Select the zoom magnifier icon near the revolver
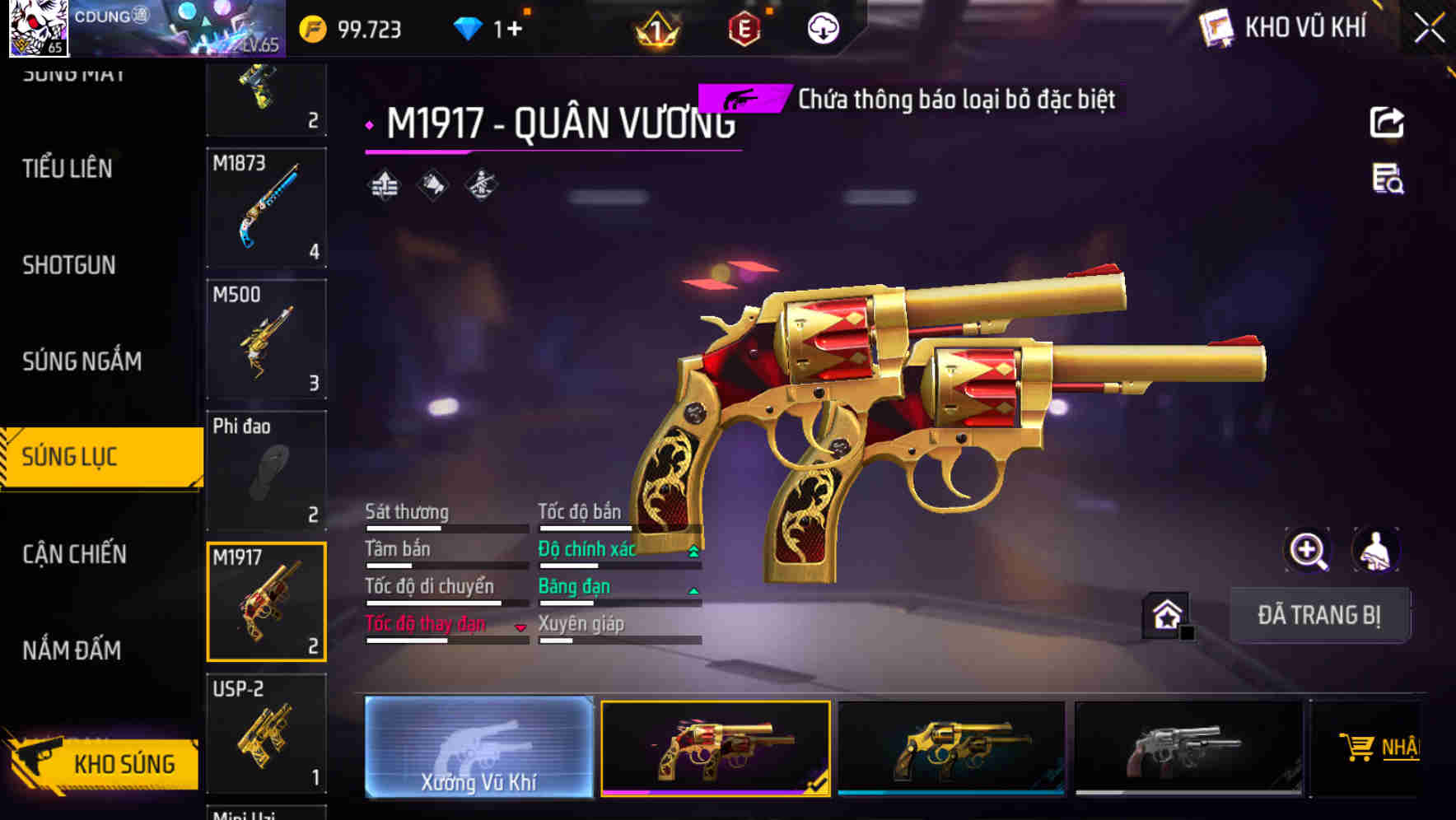This screenshot has height=820, width=1456. coord(1307,550)
